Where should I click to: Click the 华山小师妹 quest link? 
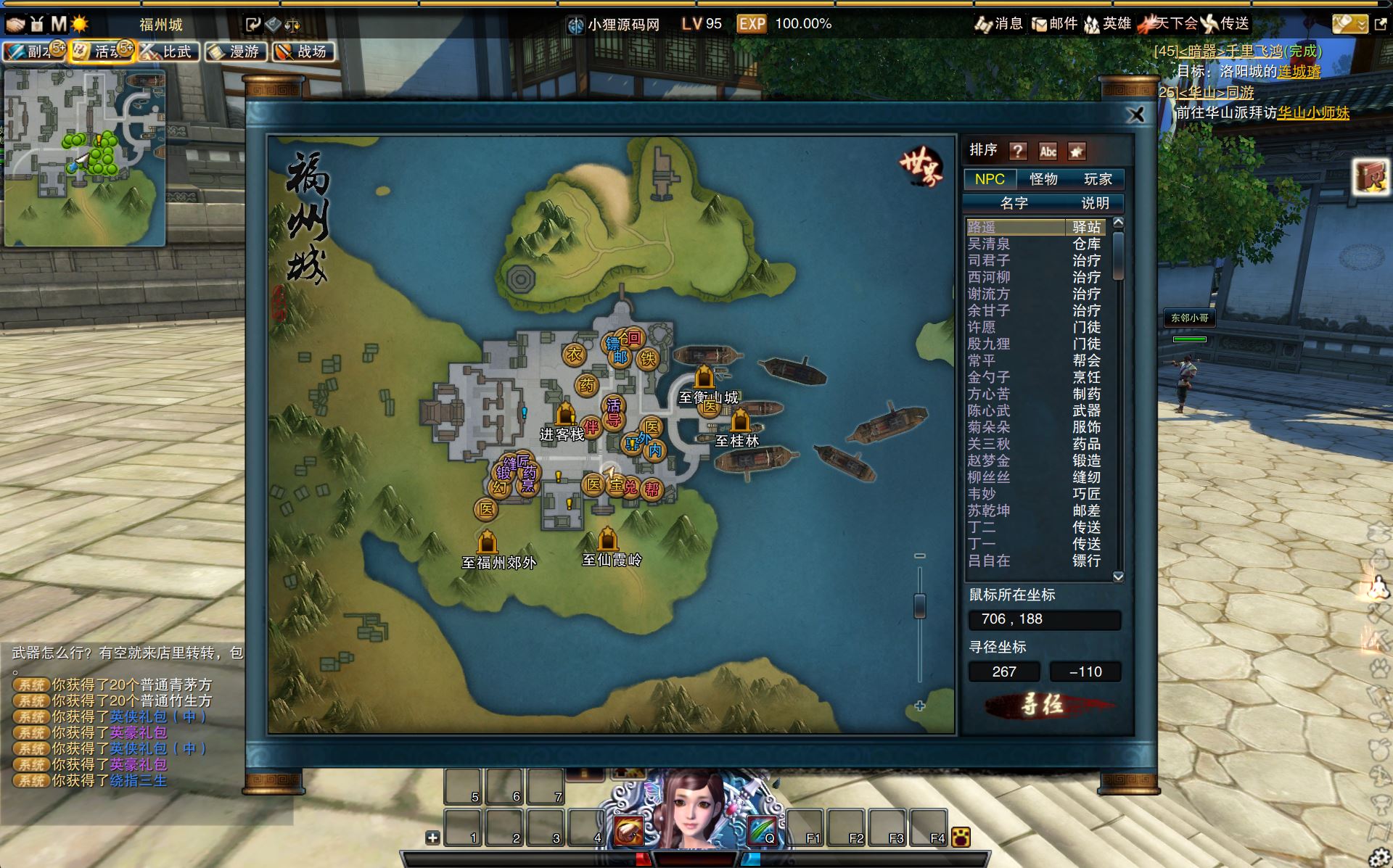pos(1313,113)
